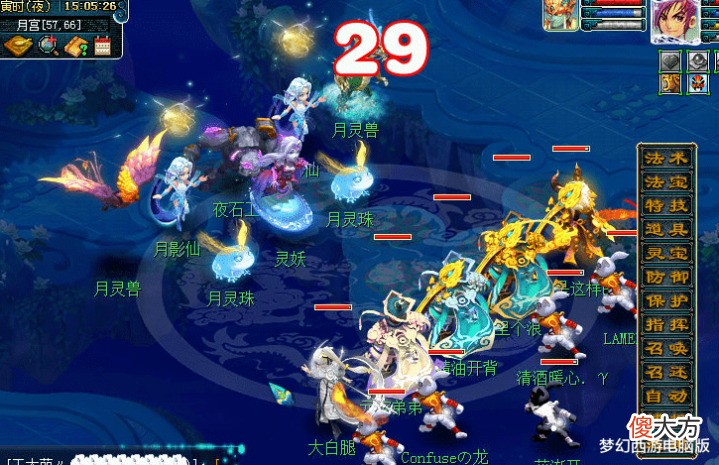Viewport: 719px width, 465px height.
Task: Open the 法宝 (magic treasure) command
Action: (x=666, y=182)
